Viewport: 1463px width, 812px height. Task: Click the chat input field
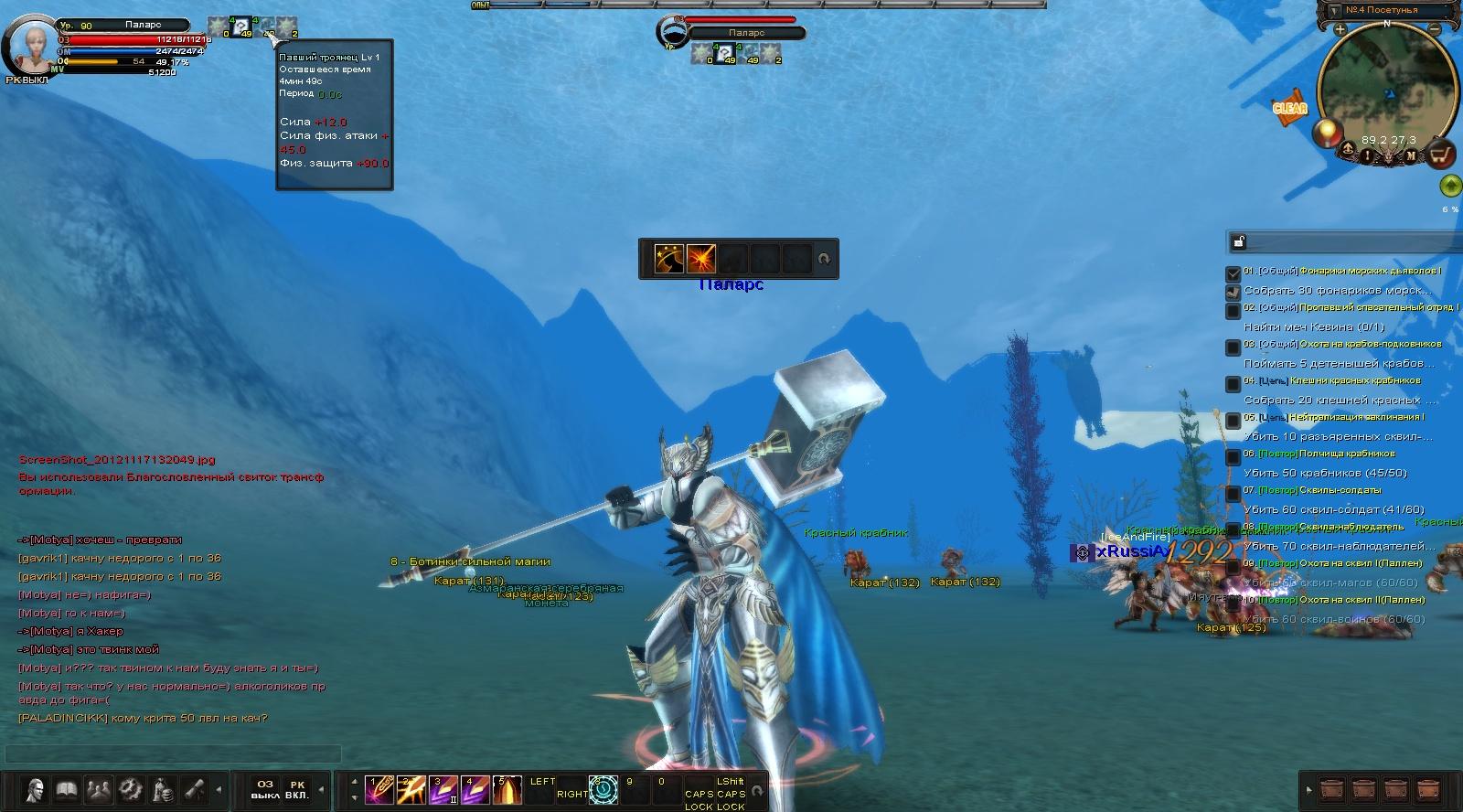point(174,754)
